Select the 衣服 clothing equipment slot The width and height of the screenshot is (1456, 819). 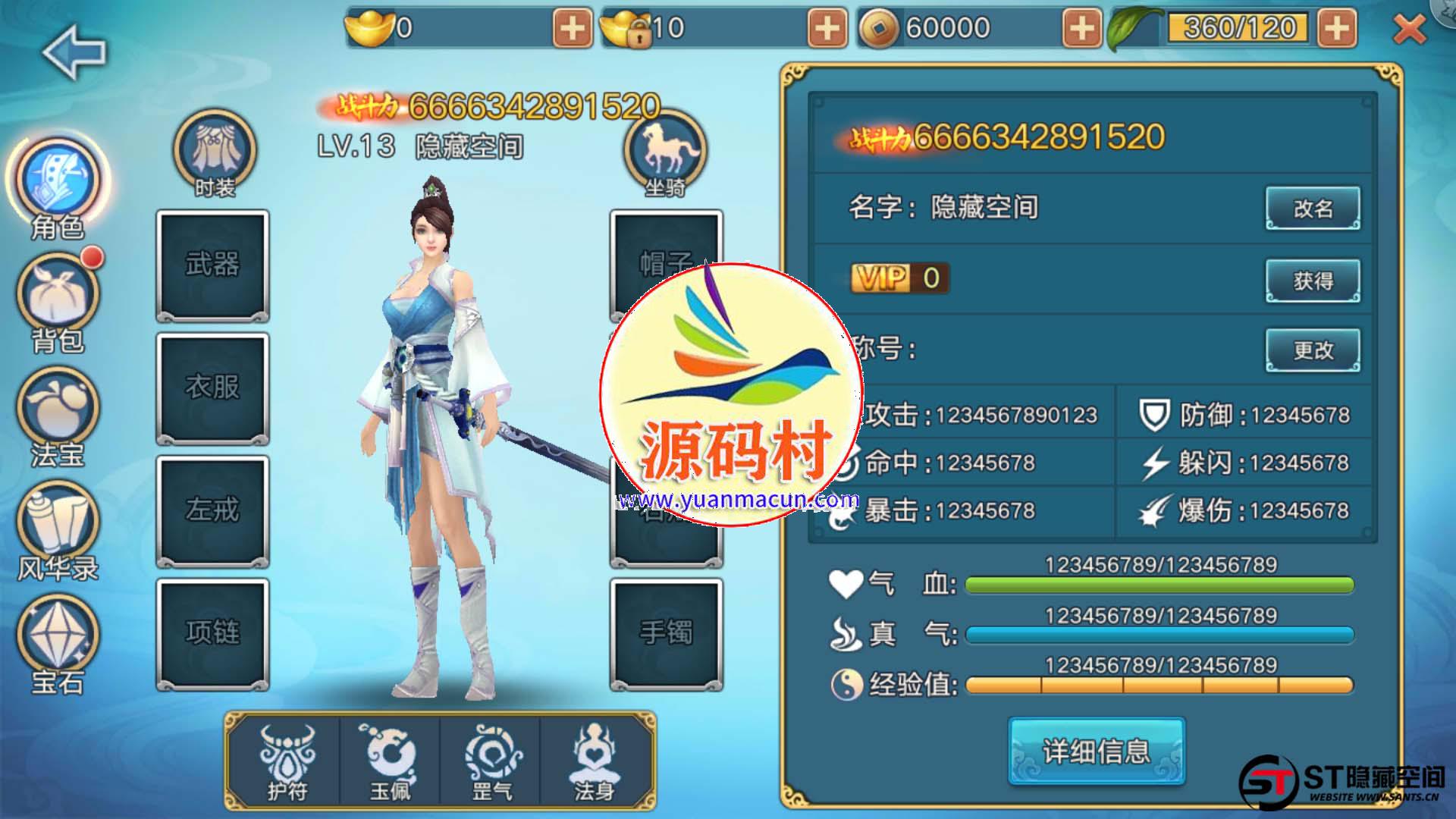(x=213, y=388)
